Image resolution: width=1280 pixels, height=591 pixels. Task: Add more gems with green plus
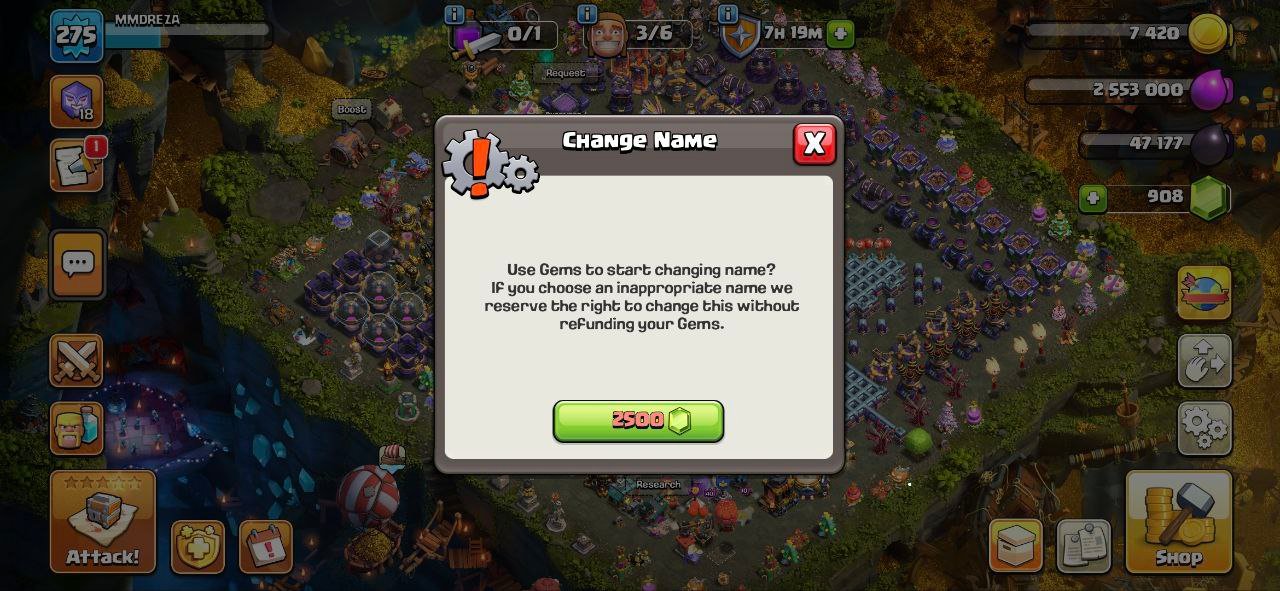tap(1093, 198)
